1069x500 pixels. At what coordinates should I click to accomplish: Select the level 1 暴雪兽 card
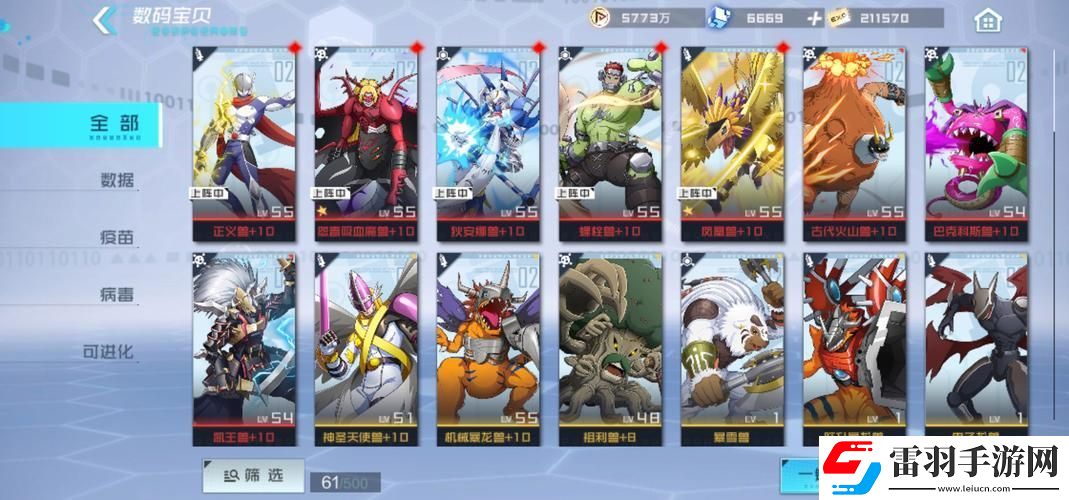[x=732, y=350]
